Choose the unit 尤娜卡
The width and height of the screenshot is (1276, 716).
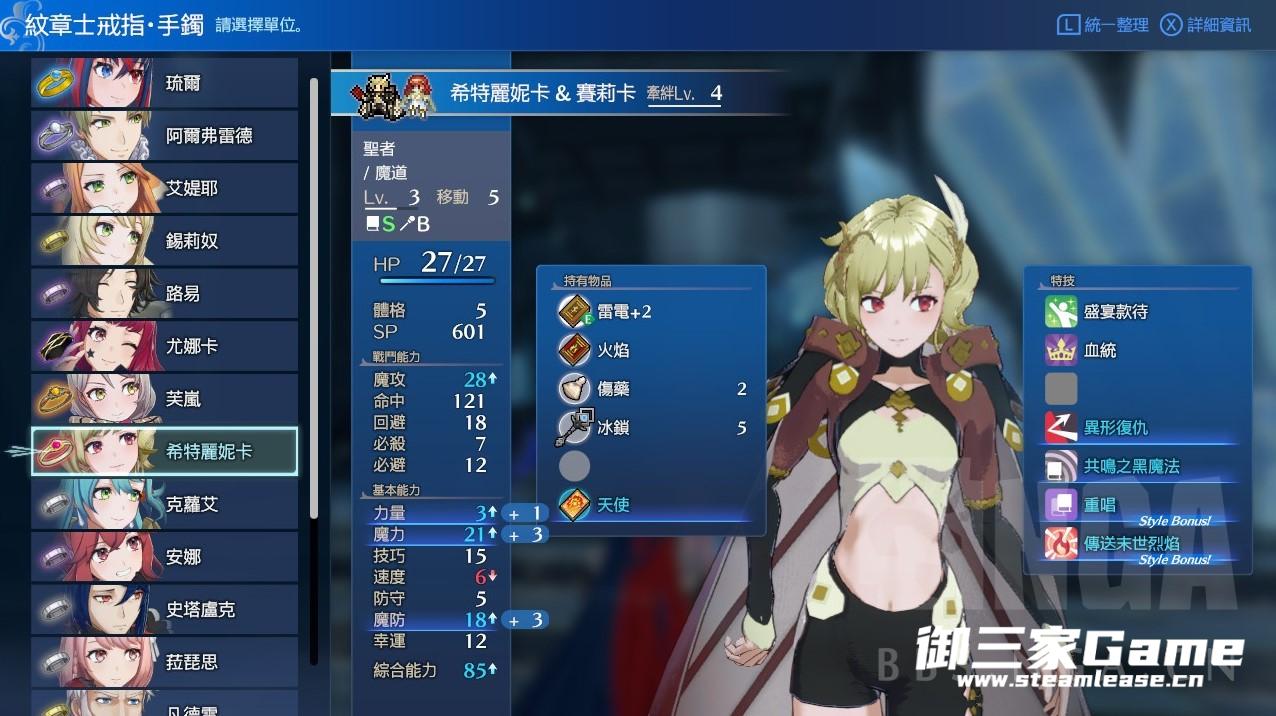tap(165, 346)
